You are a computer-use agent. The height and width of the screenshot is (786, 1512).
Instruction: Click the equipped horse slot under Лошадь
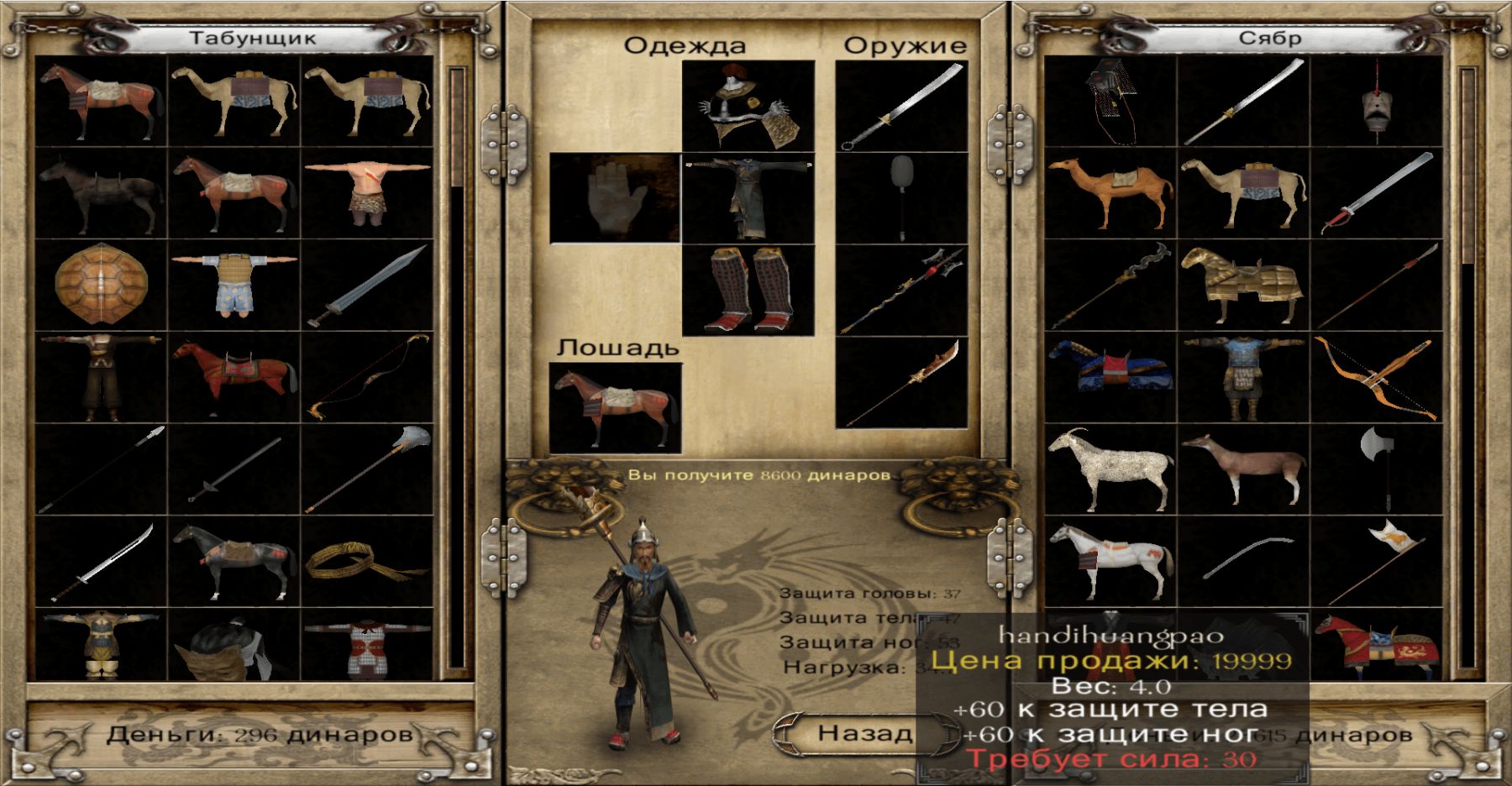(615, 408)
